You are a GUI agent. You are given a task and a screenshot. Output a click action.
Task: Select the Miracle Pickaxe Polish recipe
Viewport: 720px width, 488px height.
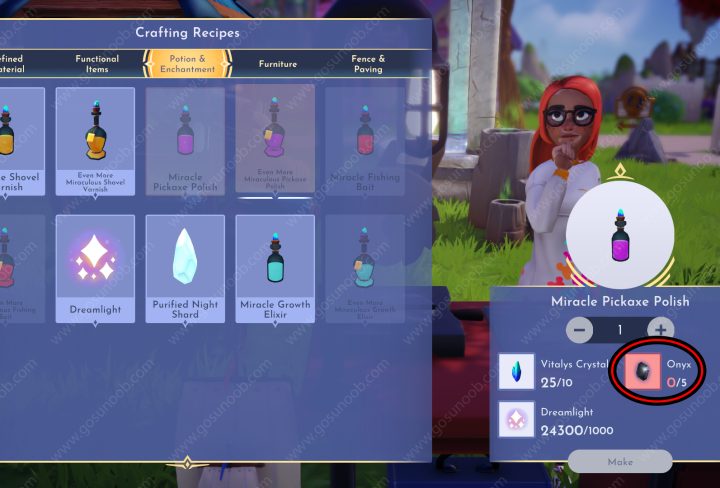tap(185, 141)
